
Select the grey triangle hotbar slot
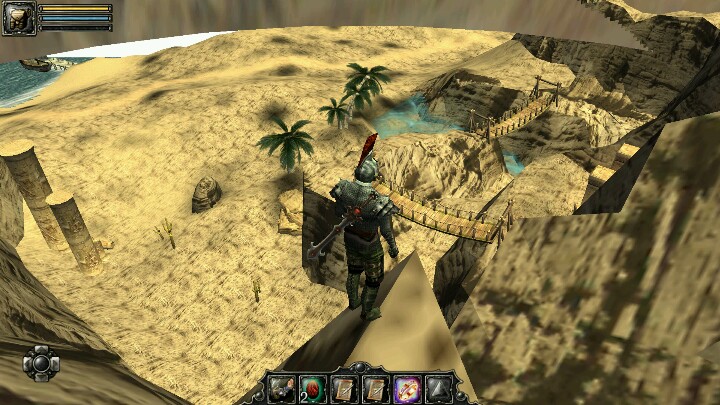[x=438, y=389]
